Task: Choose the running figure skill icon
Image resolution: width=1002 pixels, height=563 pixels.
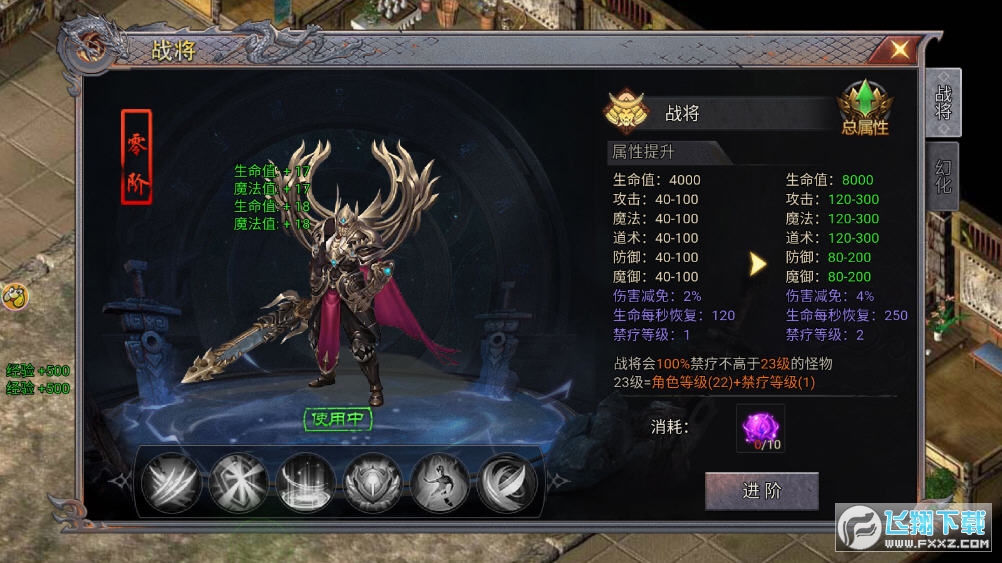Action: [440, 483]
